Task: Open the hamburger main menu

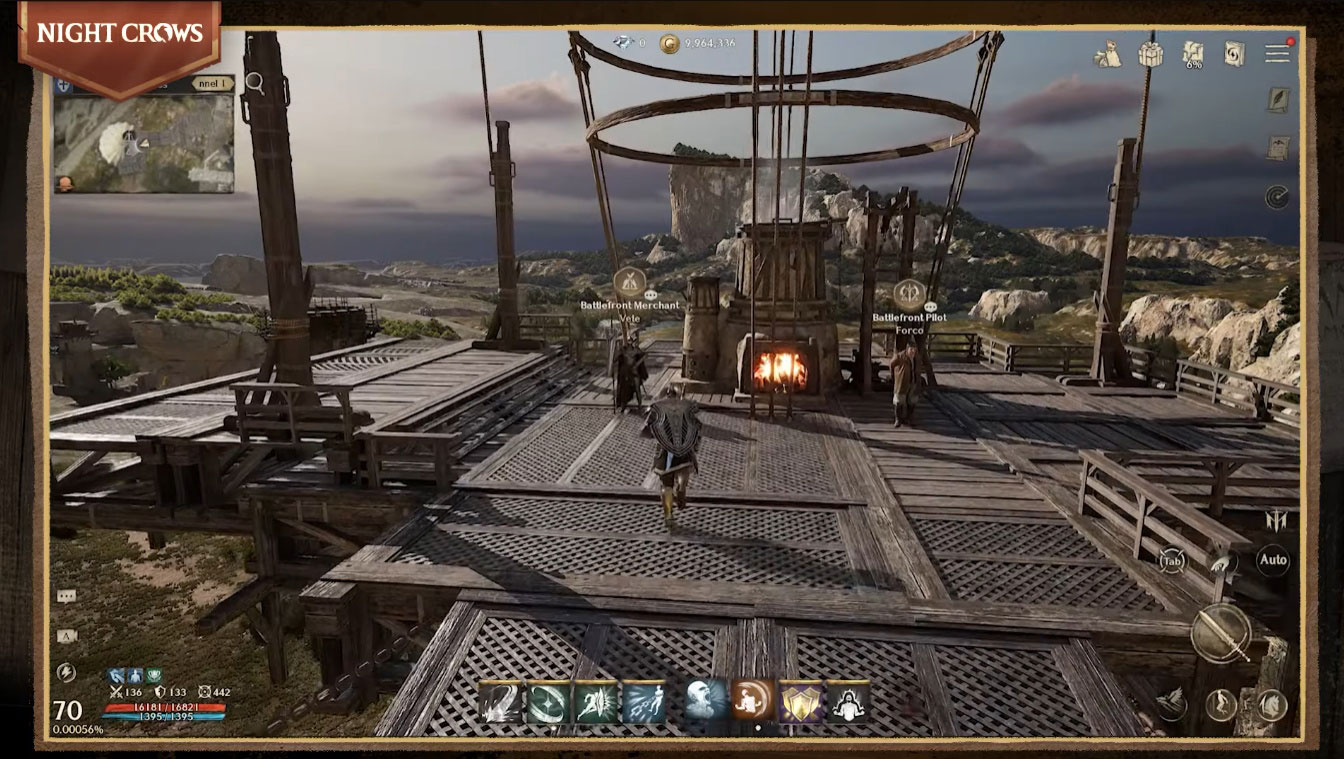Action: pos(1277,53)
